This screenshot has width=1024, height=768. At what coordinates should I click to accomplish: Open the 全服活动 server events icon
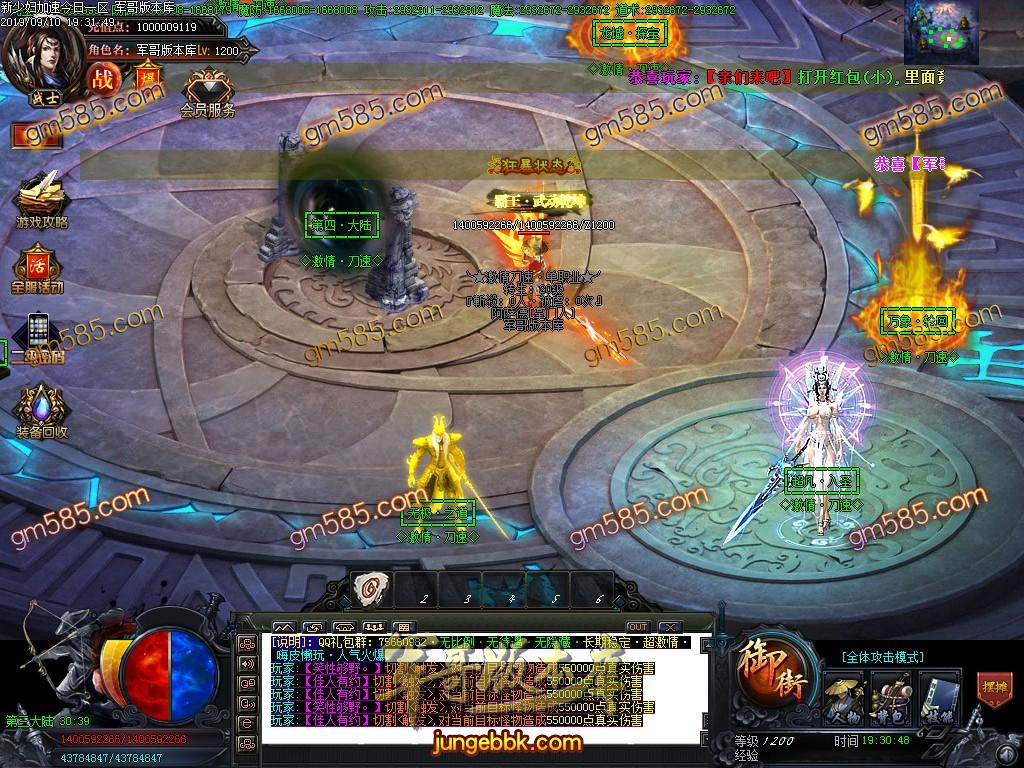pos(38,266)
